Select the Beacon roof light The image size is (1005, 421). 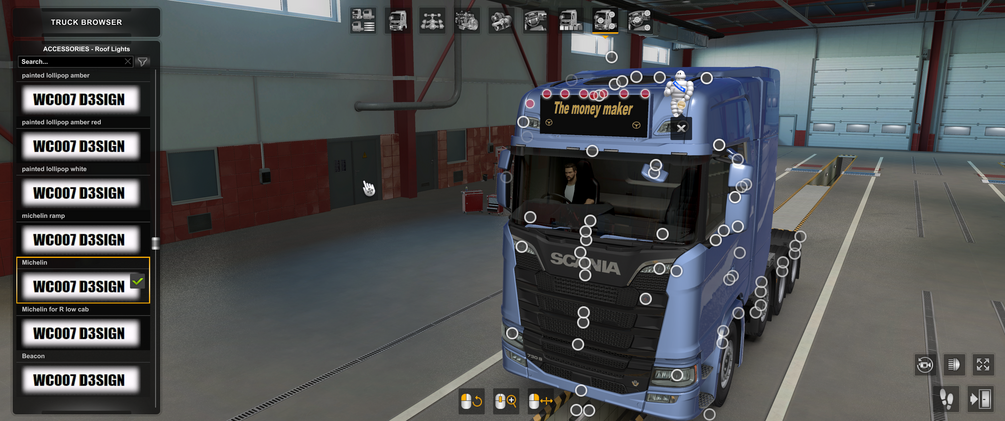click(79, 380)
